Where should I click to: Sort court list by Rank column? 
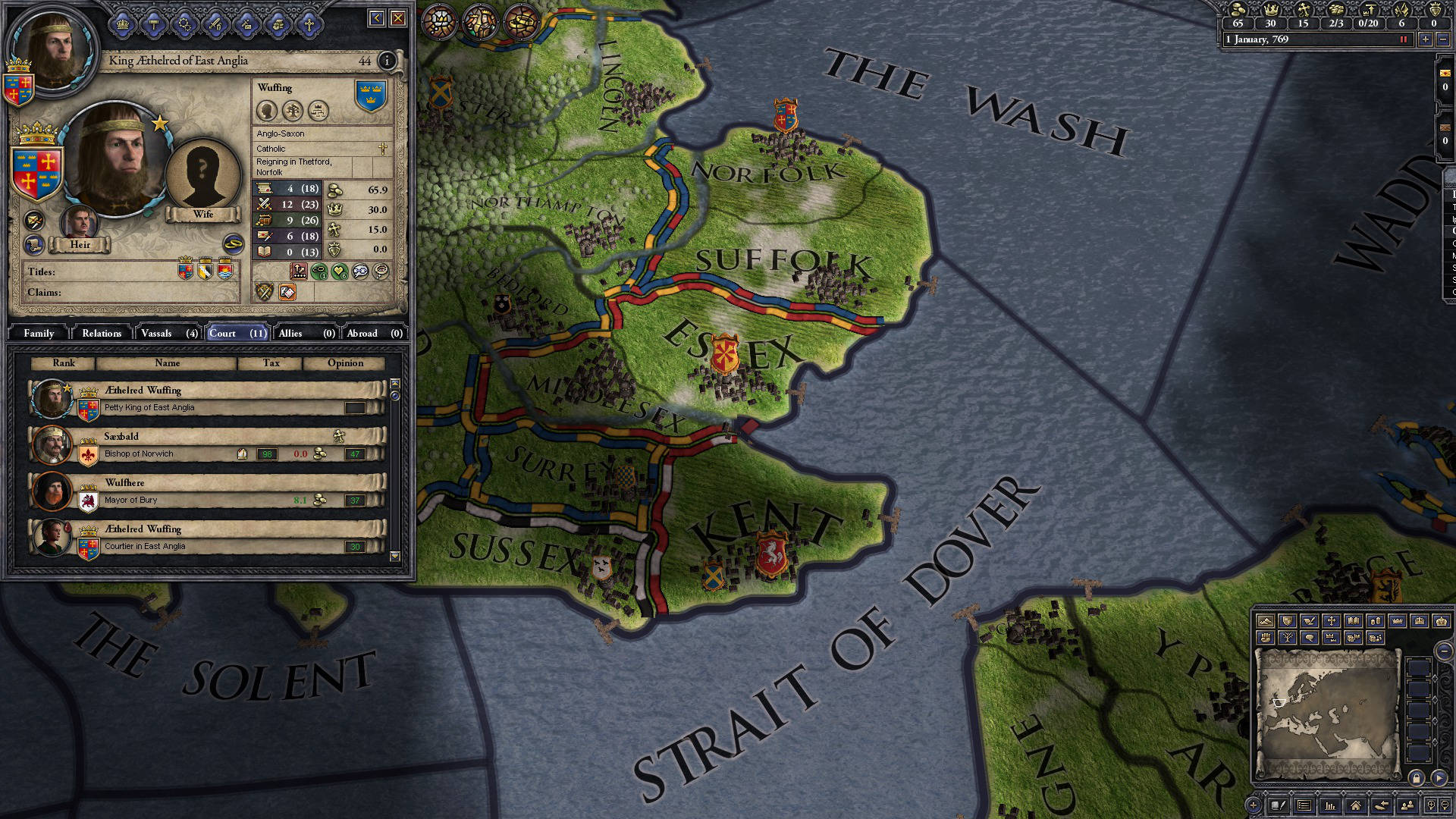coord(64,363)
